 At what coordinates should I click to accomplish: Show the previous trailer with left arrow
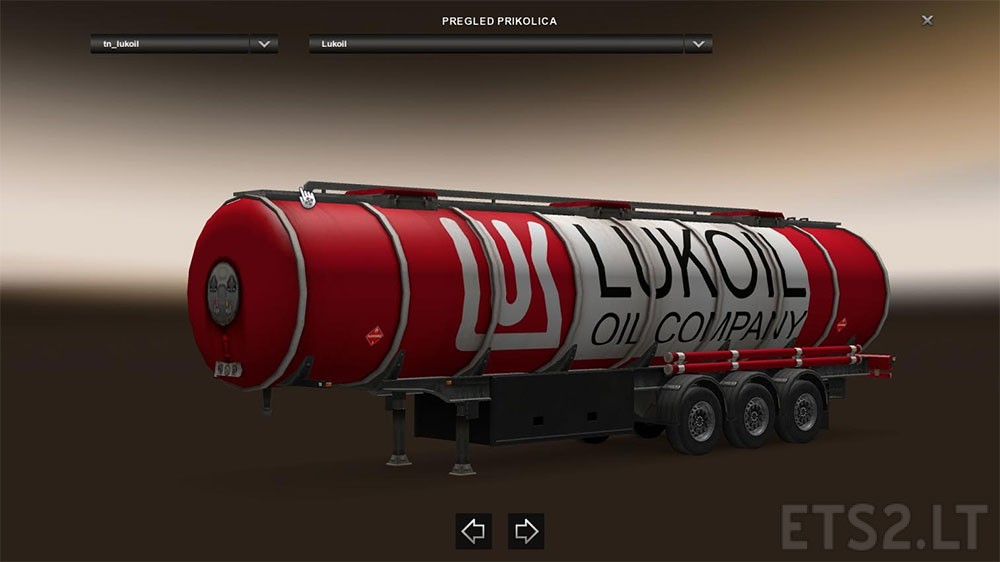[474, 531]
